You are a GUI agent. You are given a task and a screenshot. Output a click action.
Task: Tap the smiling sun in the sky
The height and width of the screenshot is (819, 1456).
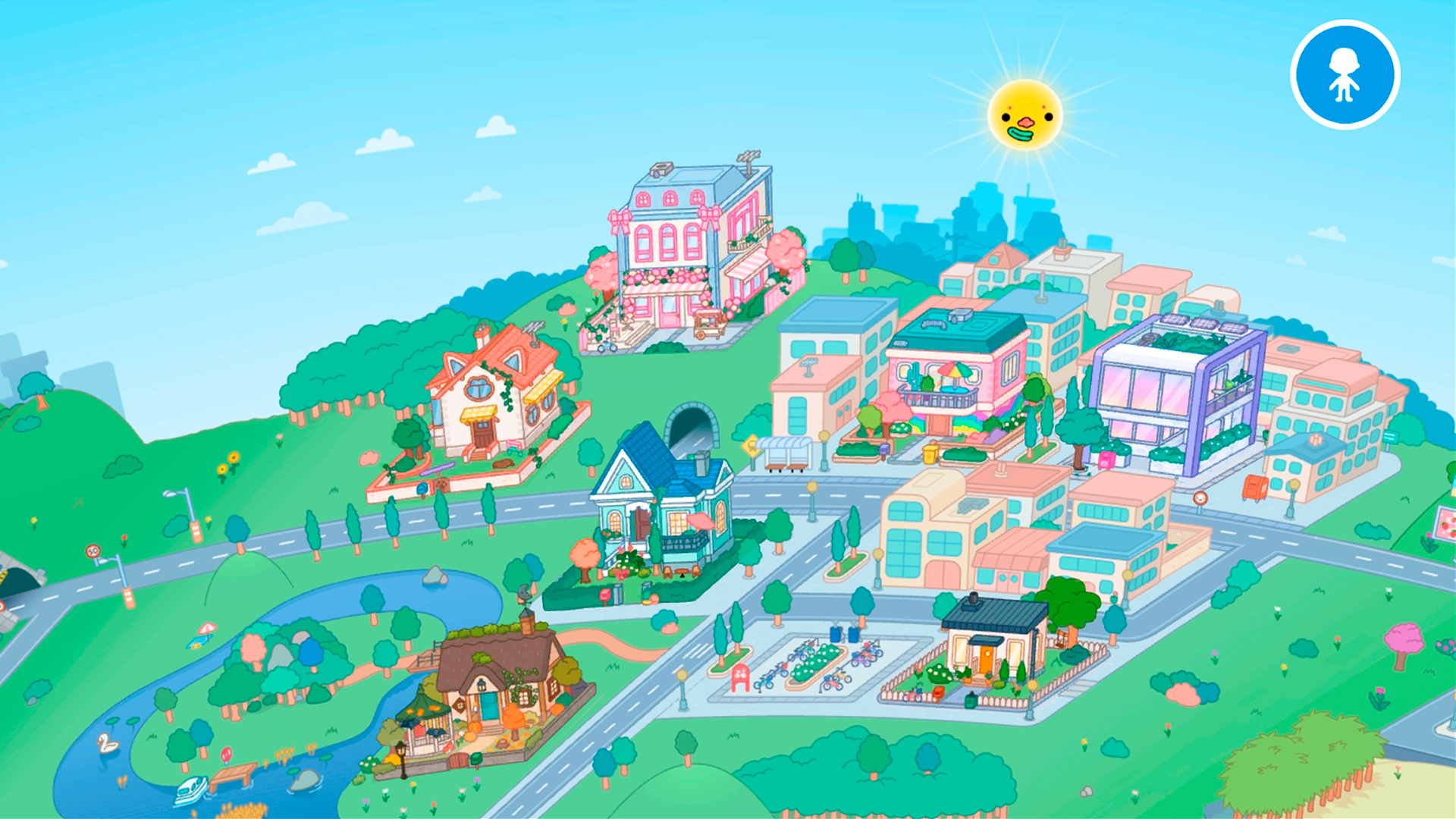point(1022,115)
